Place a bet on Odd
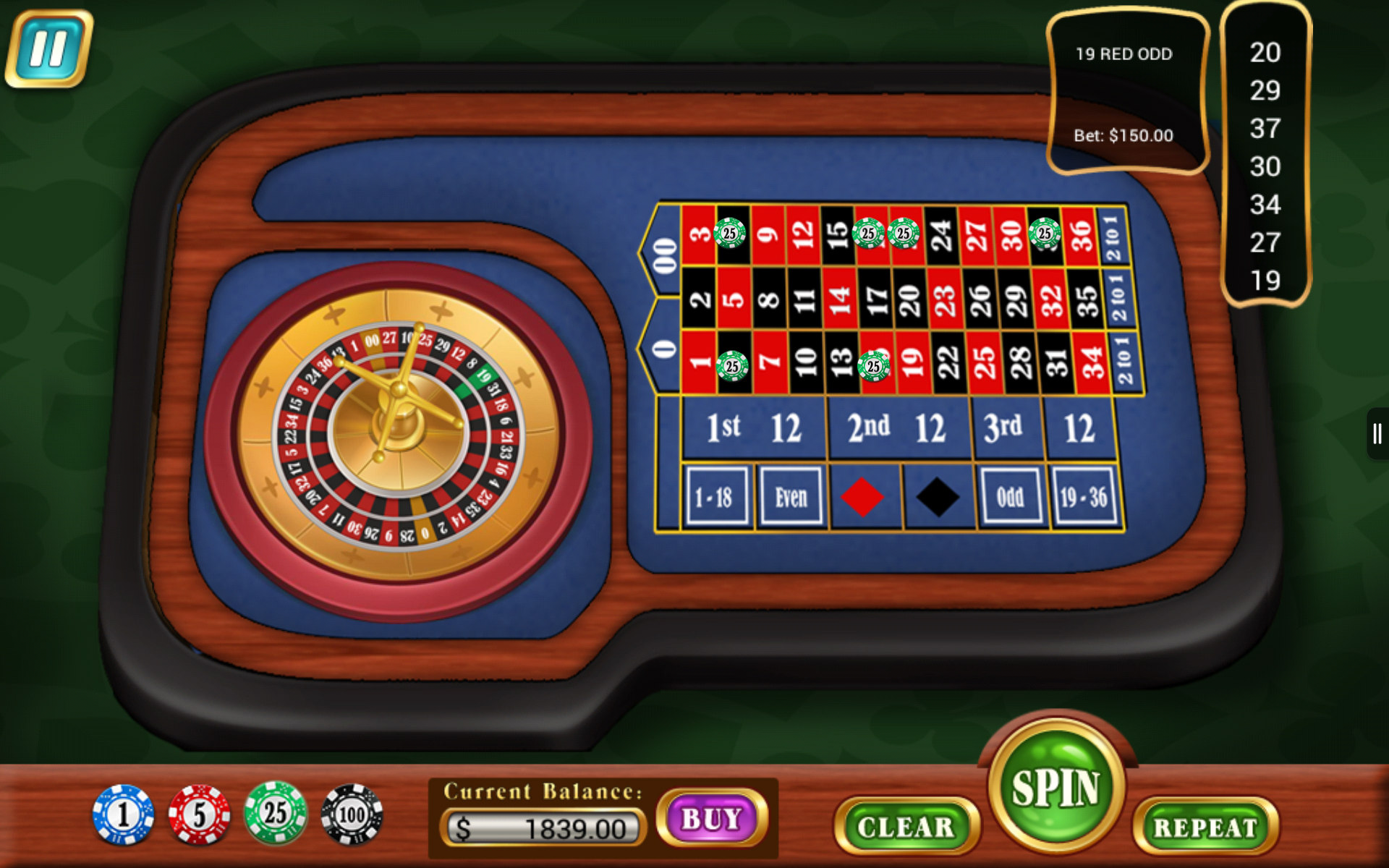The height and width of the screenshot is (868, 1389). click(x=1011, y=496)
